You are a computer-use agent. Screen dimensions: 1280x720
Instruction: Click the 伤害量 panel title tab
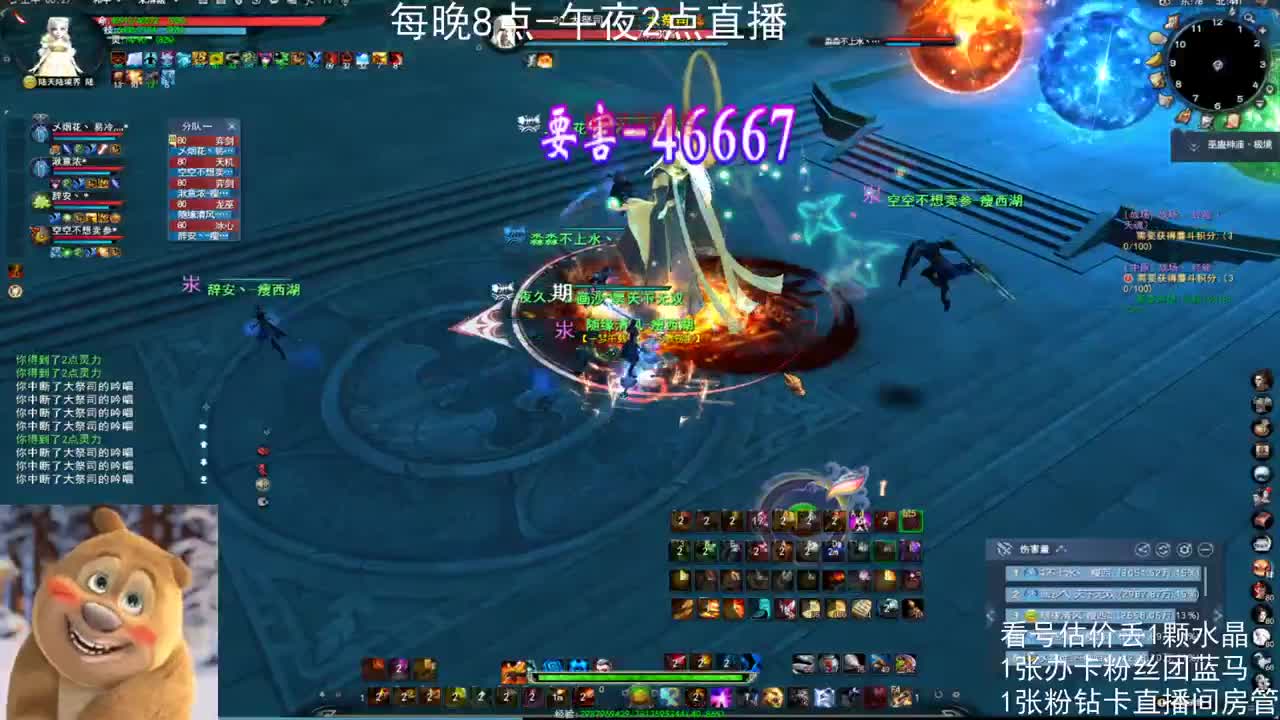point(1034,548)
